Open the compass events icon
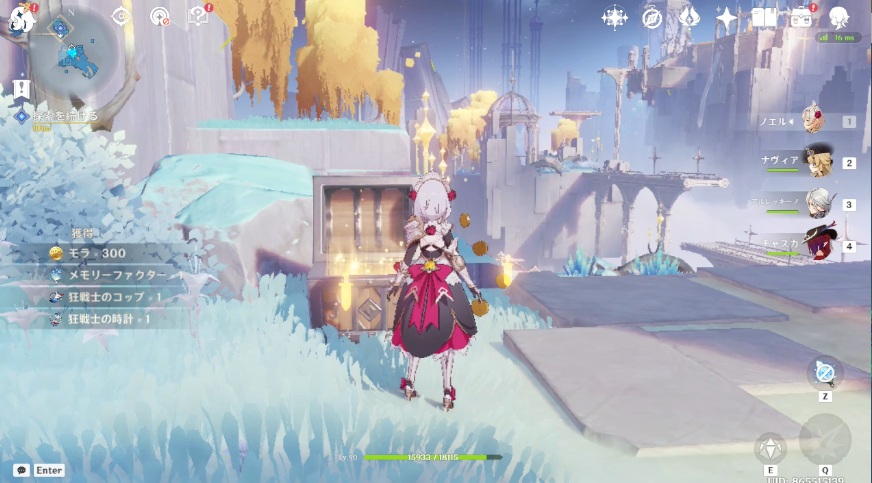This screenshot has width=872, height=483. point(652,17)
